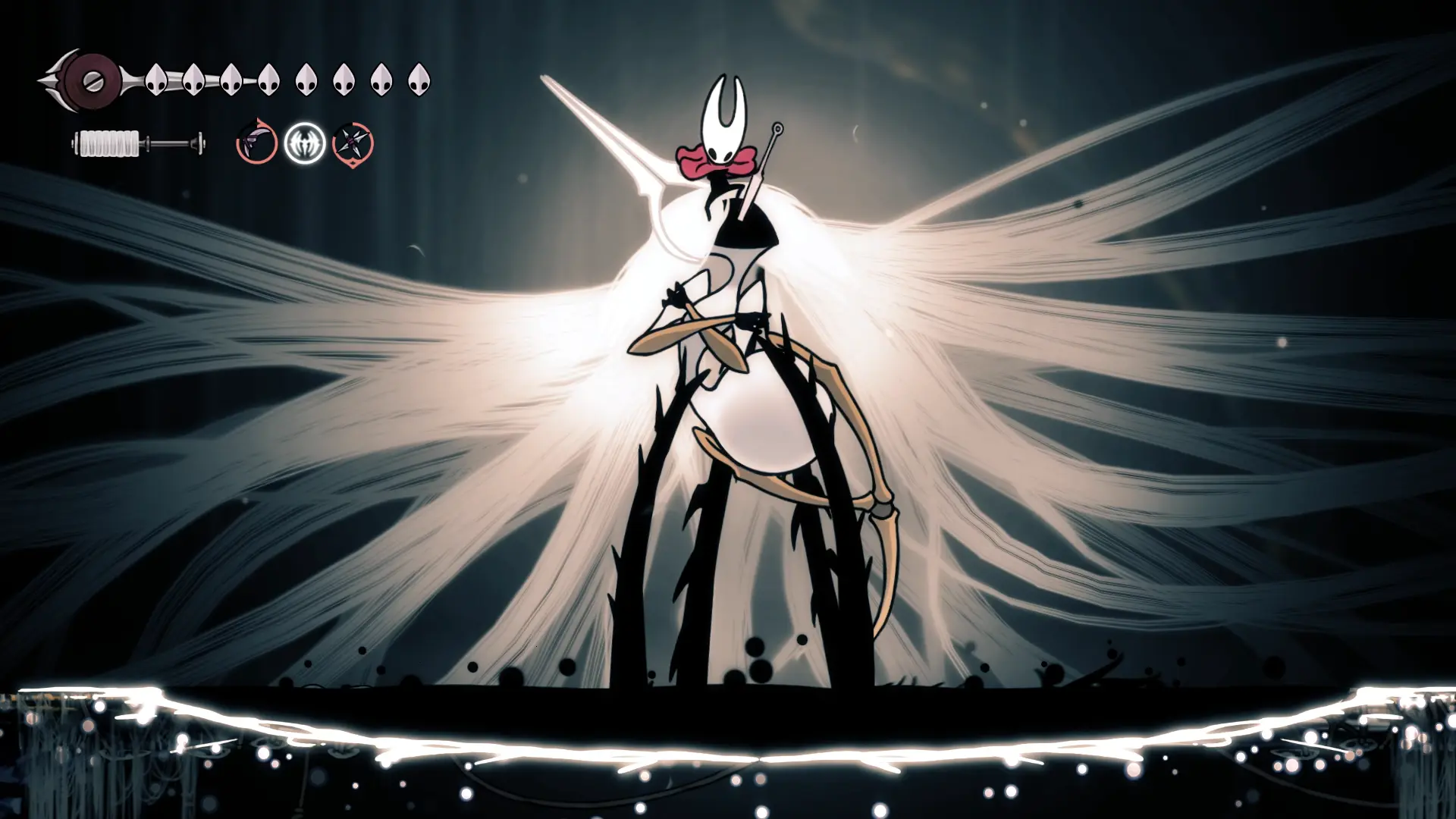Choose the four-pointed throwing star tool icon

(353, 143)
